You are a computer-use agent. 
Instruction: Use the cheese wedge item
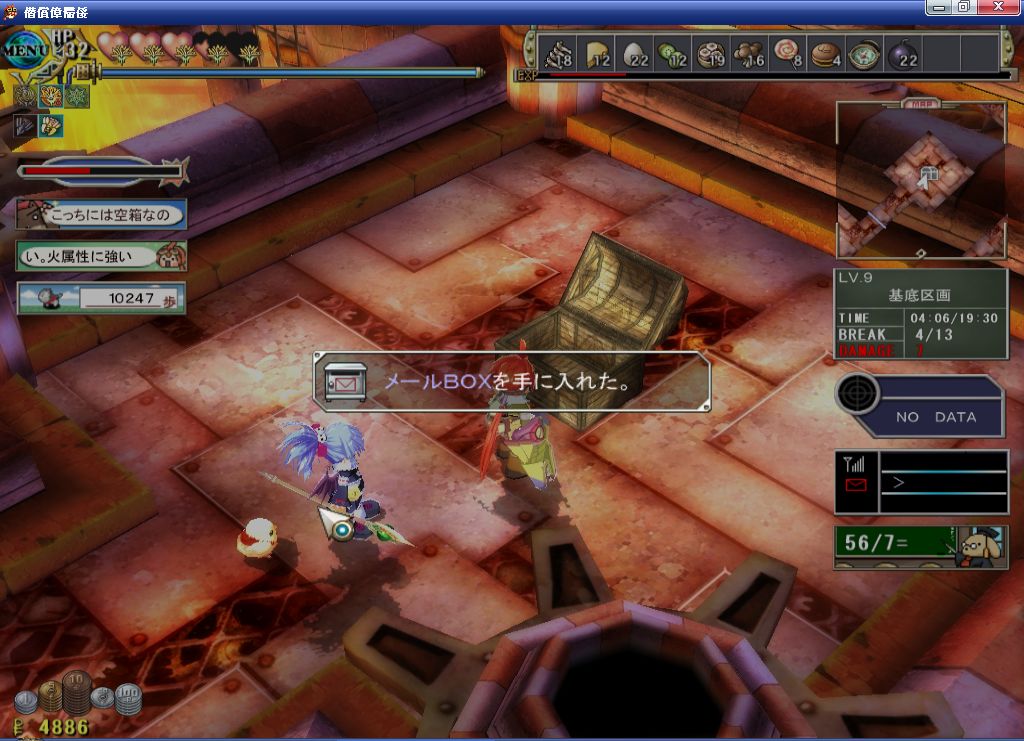[597, 54]
